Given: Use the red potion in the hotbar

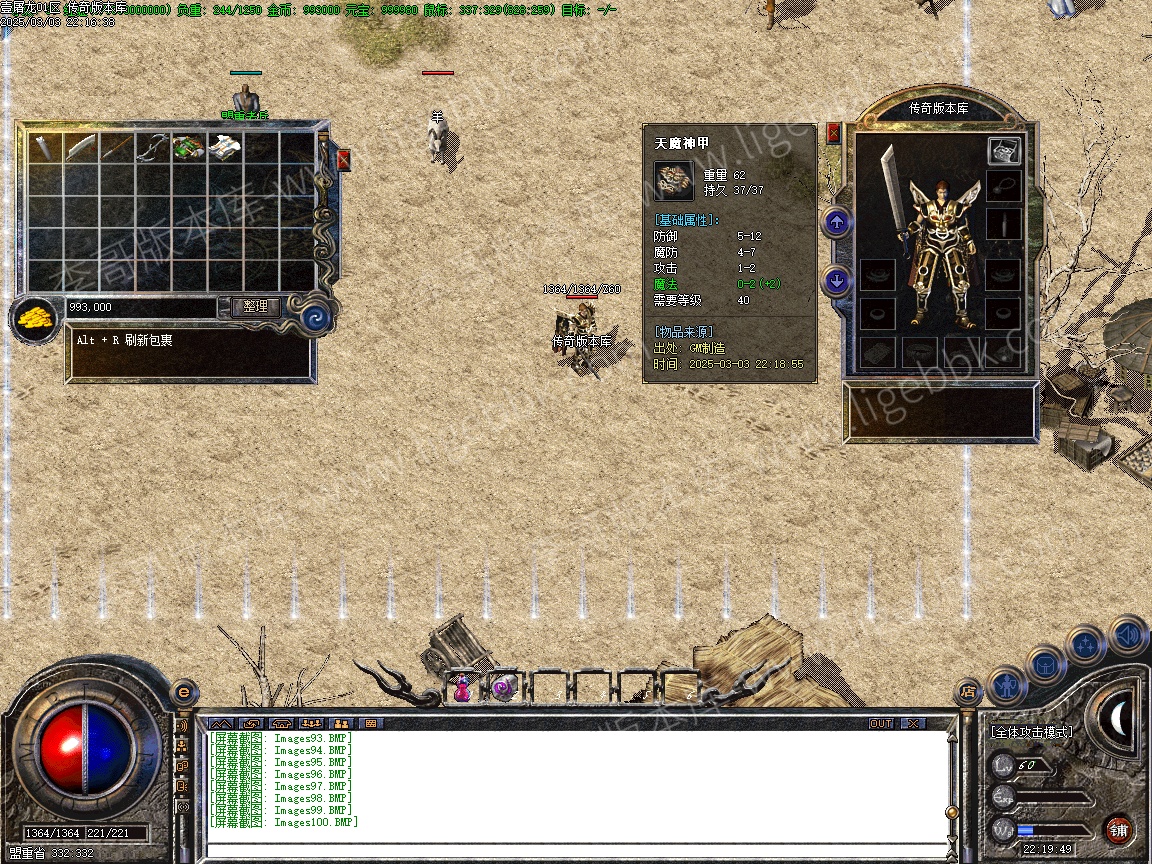Looking at the screenshot, I should point(462,688).
